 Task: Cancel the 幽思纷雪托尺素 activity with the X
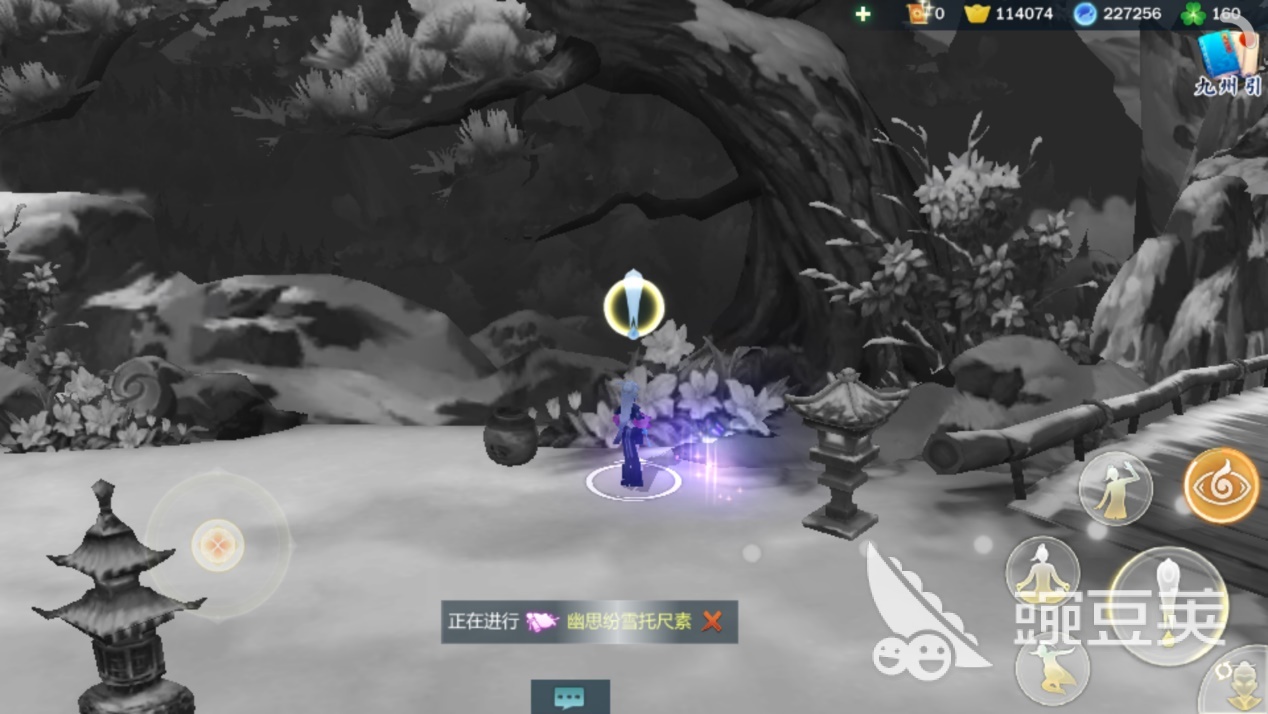pos(712,622)
